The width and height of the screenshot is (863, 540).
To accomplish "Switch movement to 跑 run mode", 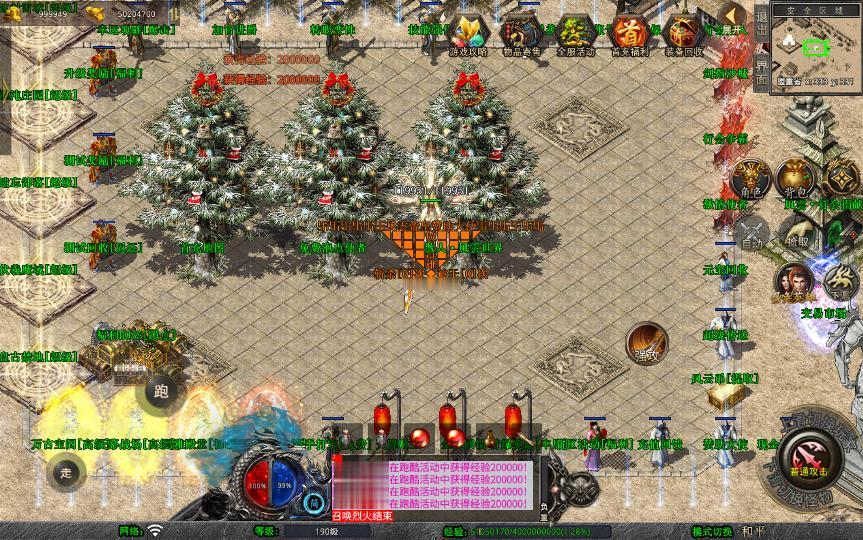I will pyautogui.click(x=160, y=391).
